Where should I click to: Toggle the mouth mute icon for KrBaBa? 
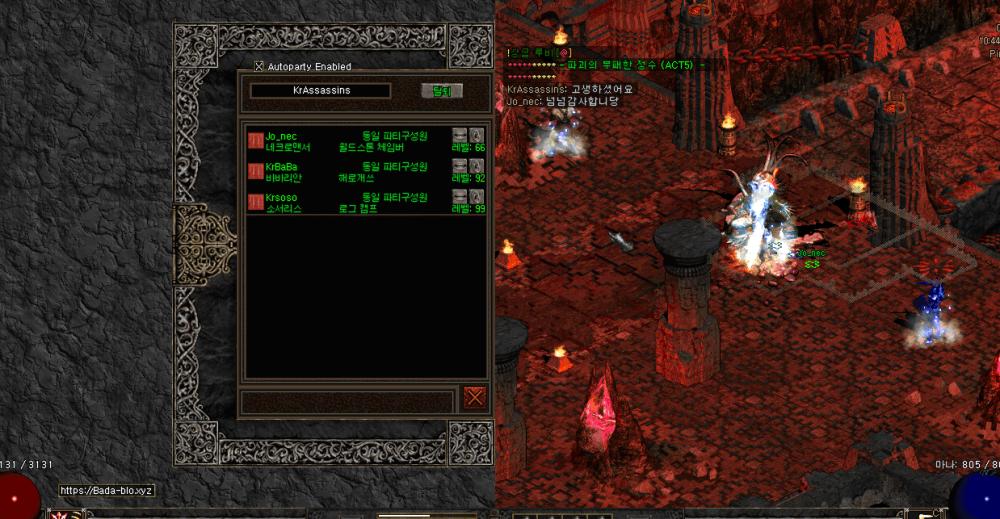(x=460, y=165)
